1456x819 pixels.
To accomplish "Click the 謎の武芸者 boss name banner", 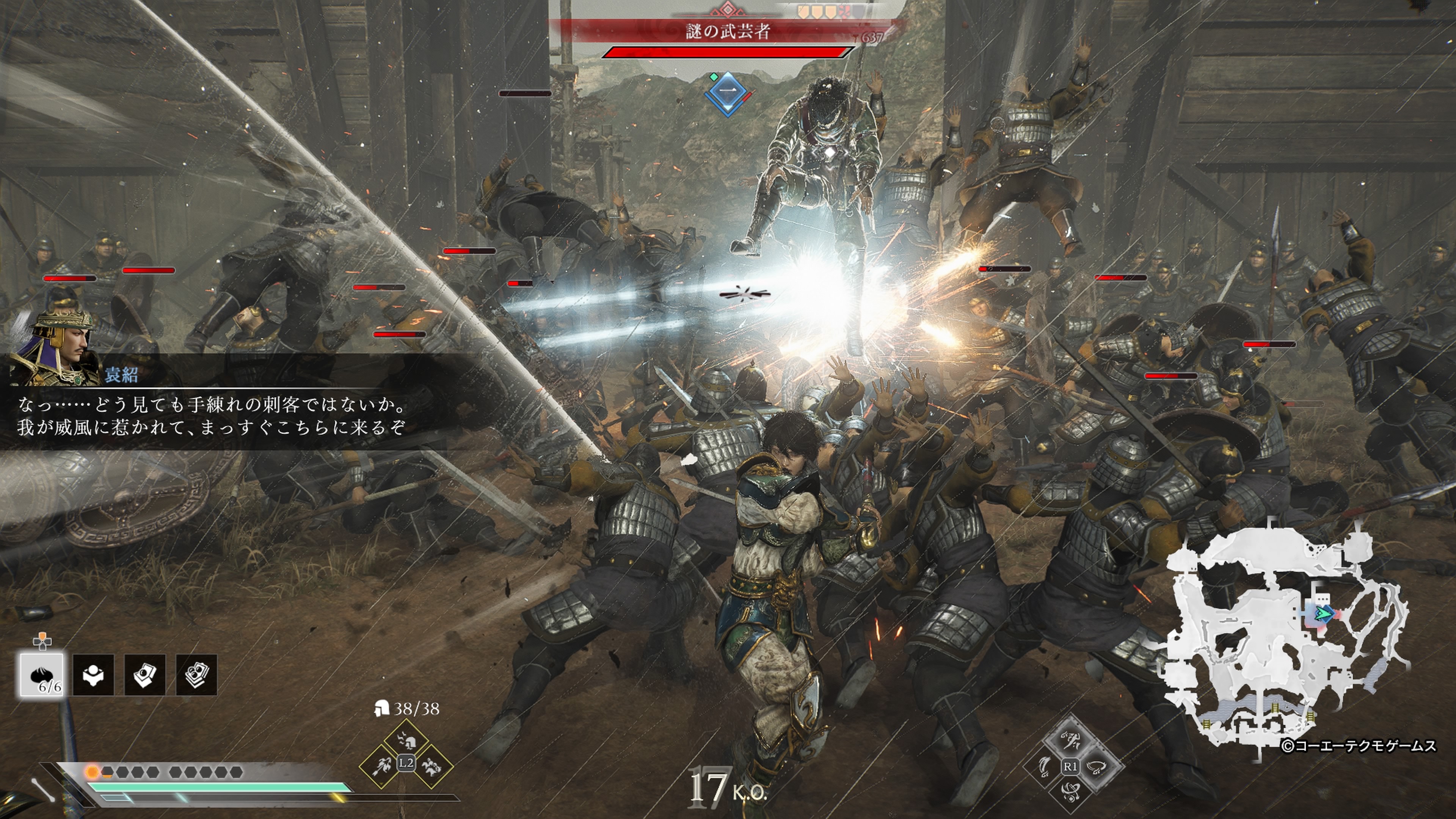I will [728, 31].
